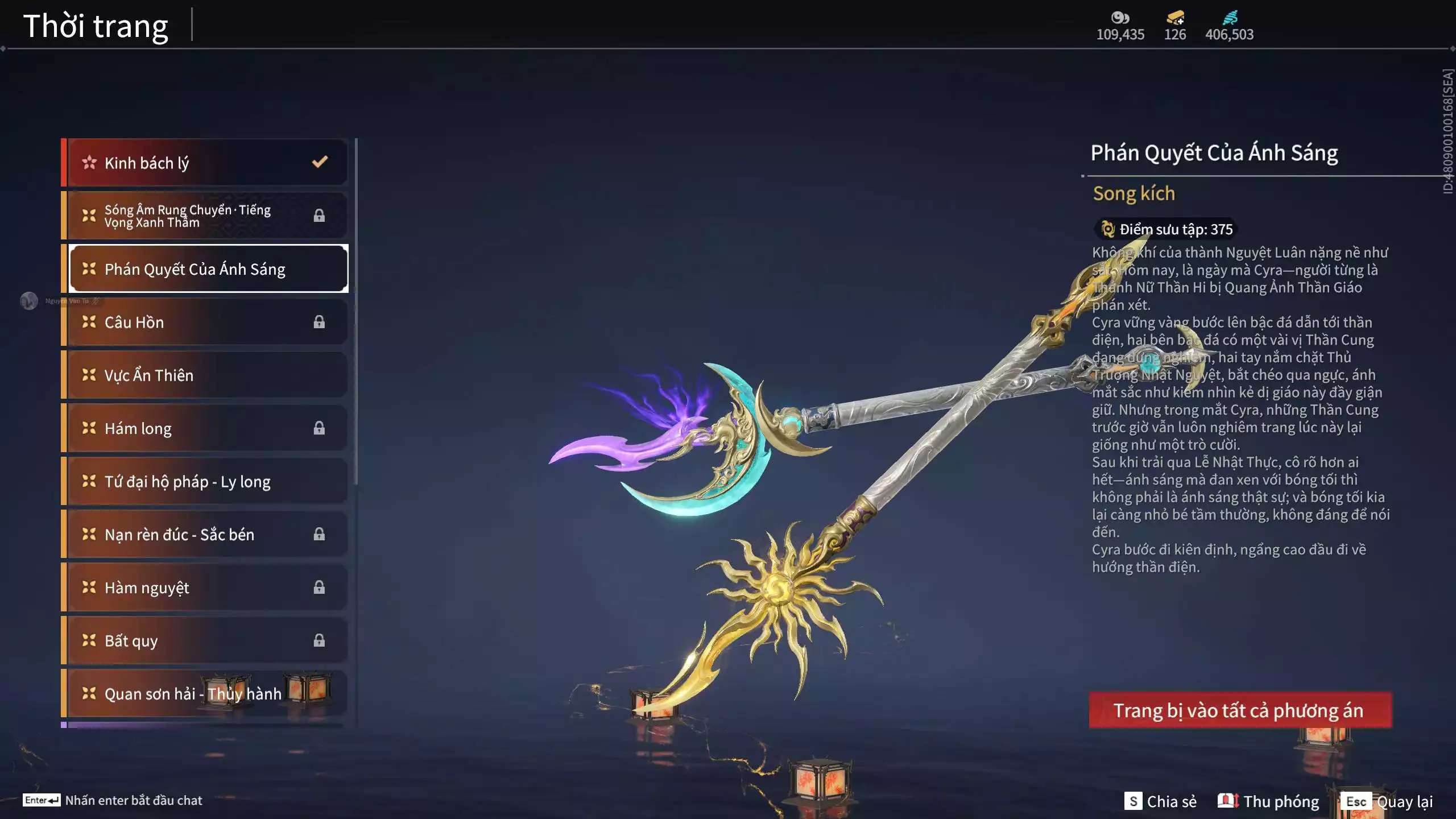The height and width of the screenshot is (819, 1456).
Task: Activate Thu phóng zoom view
Action: coord(1268,801)
